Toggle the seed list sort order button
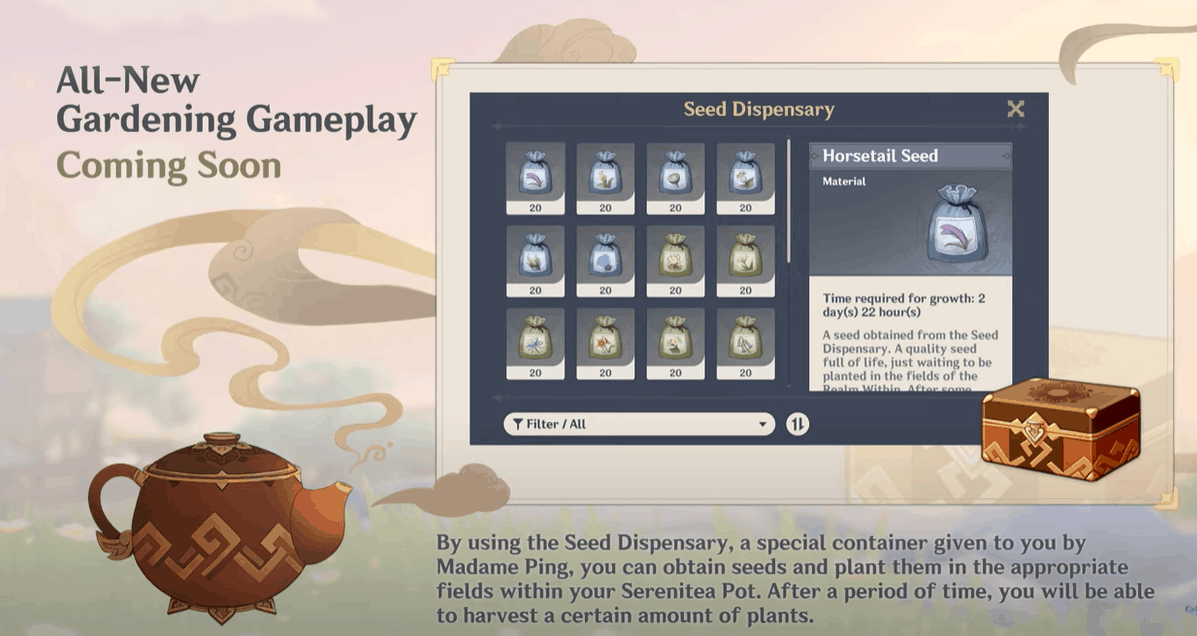Screen dimensions: 1197x636 coord(797,424)
